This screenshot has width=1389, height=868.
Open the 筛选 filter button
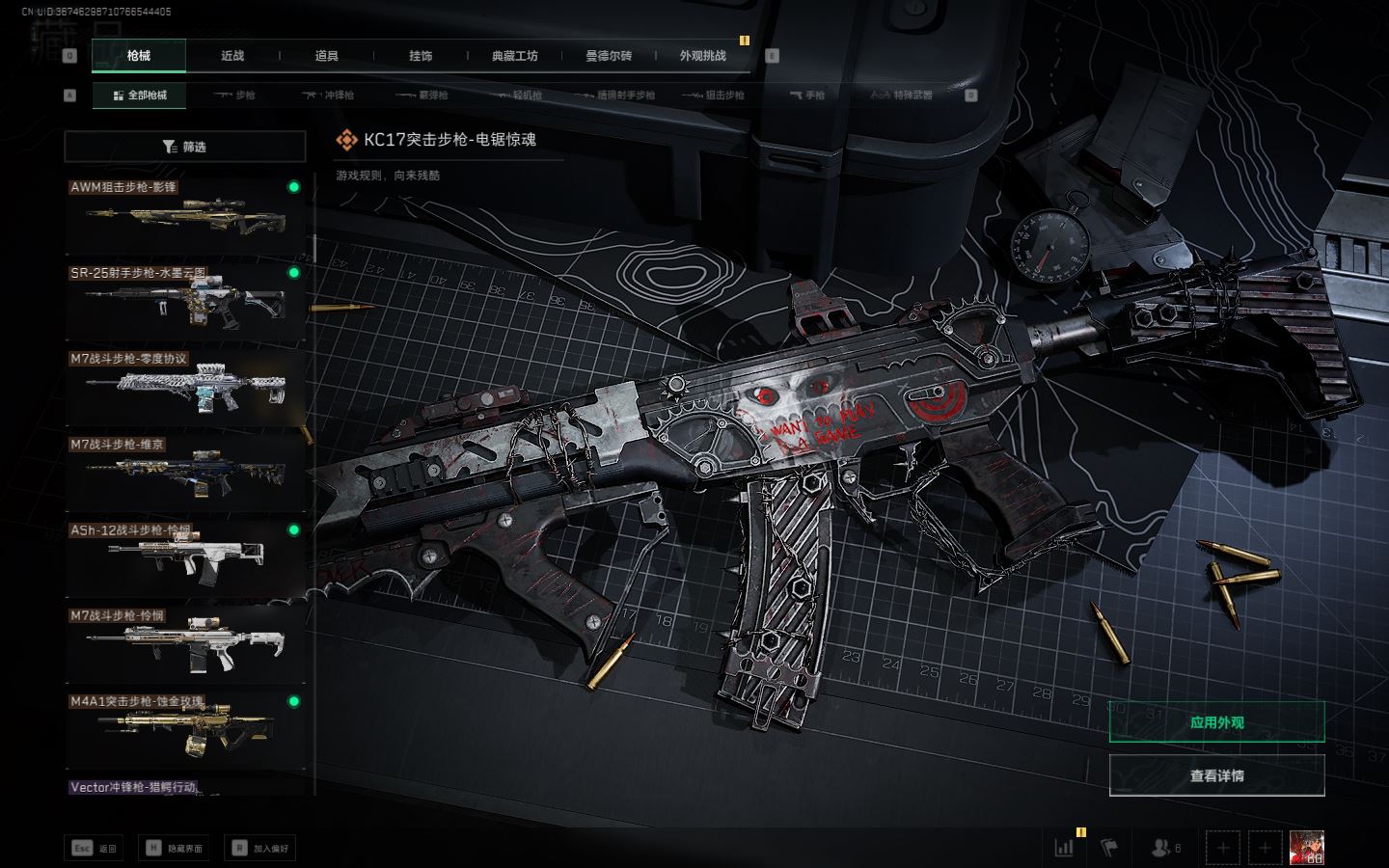click(x=185, y=147)
